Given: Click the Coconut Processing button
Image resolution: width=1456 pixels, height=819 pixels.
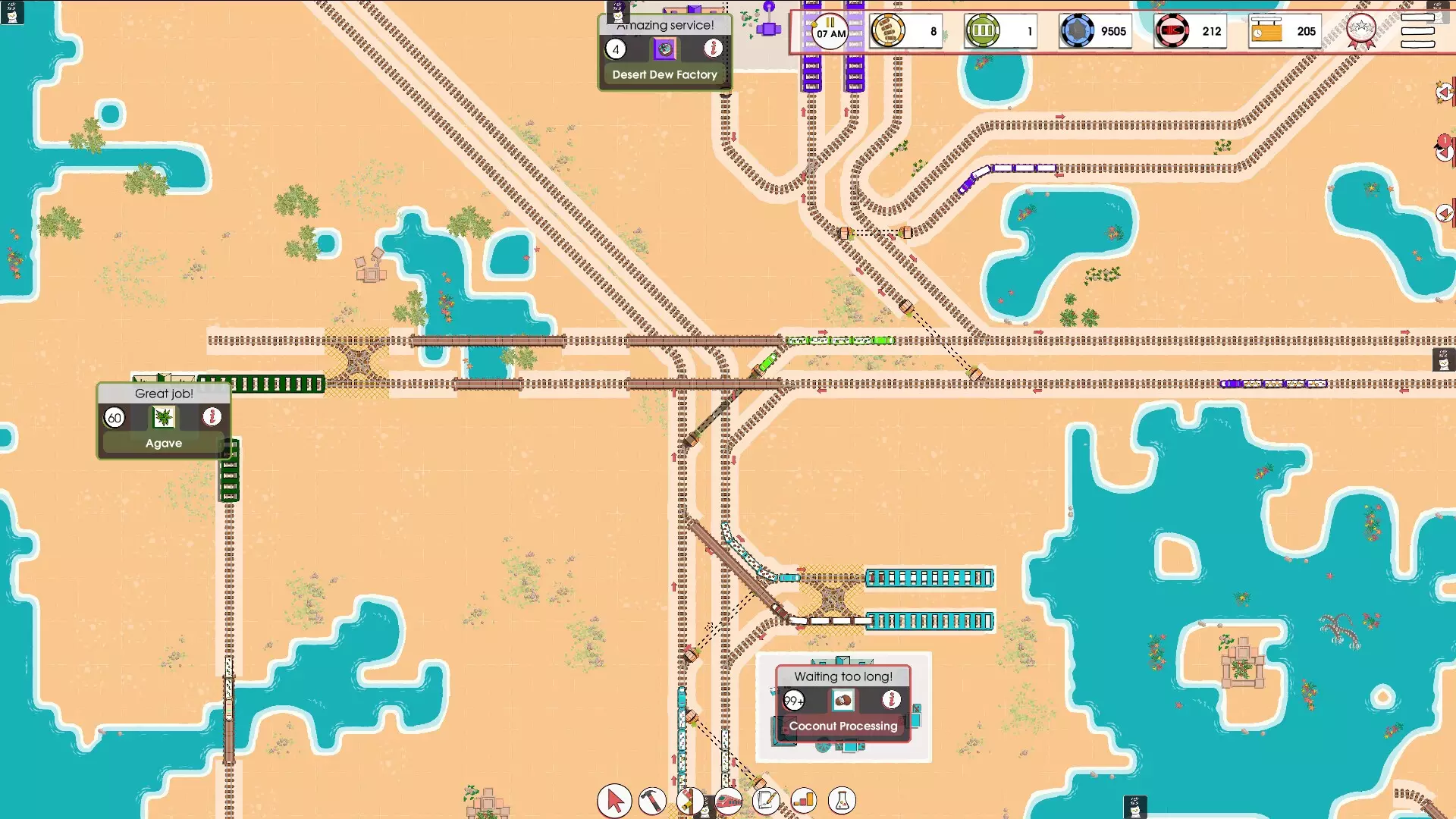Looking at the screenshot, I should pyautogui.click(x=843, y=726).
